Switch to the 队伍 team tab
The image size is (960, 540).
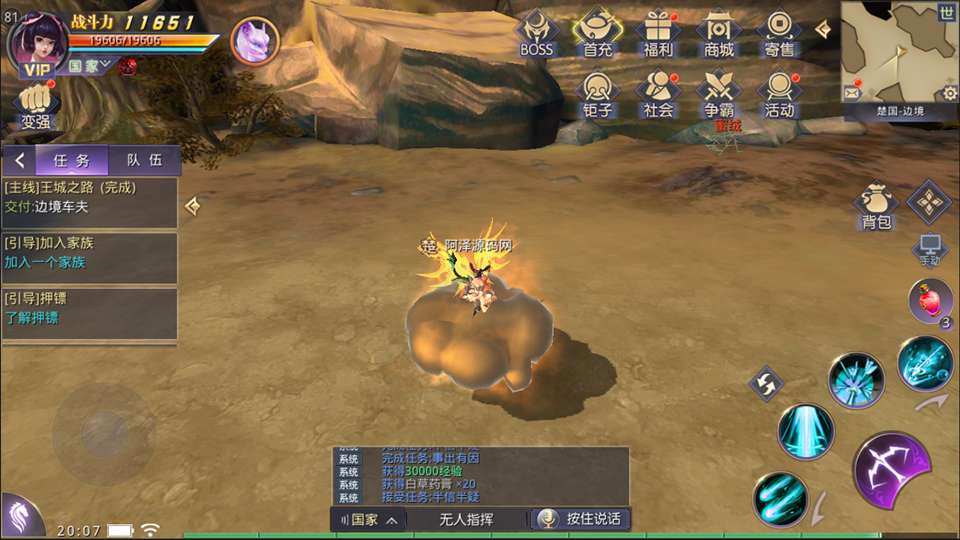pyautogui.click(x=143, y=160)
